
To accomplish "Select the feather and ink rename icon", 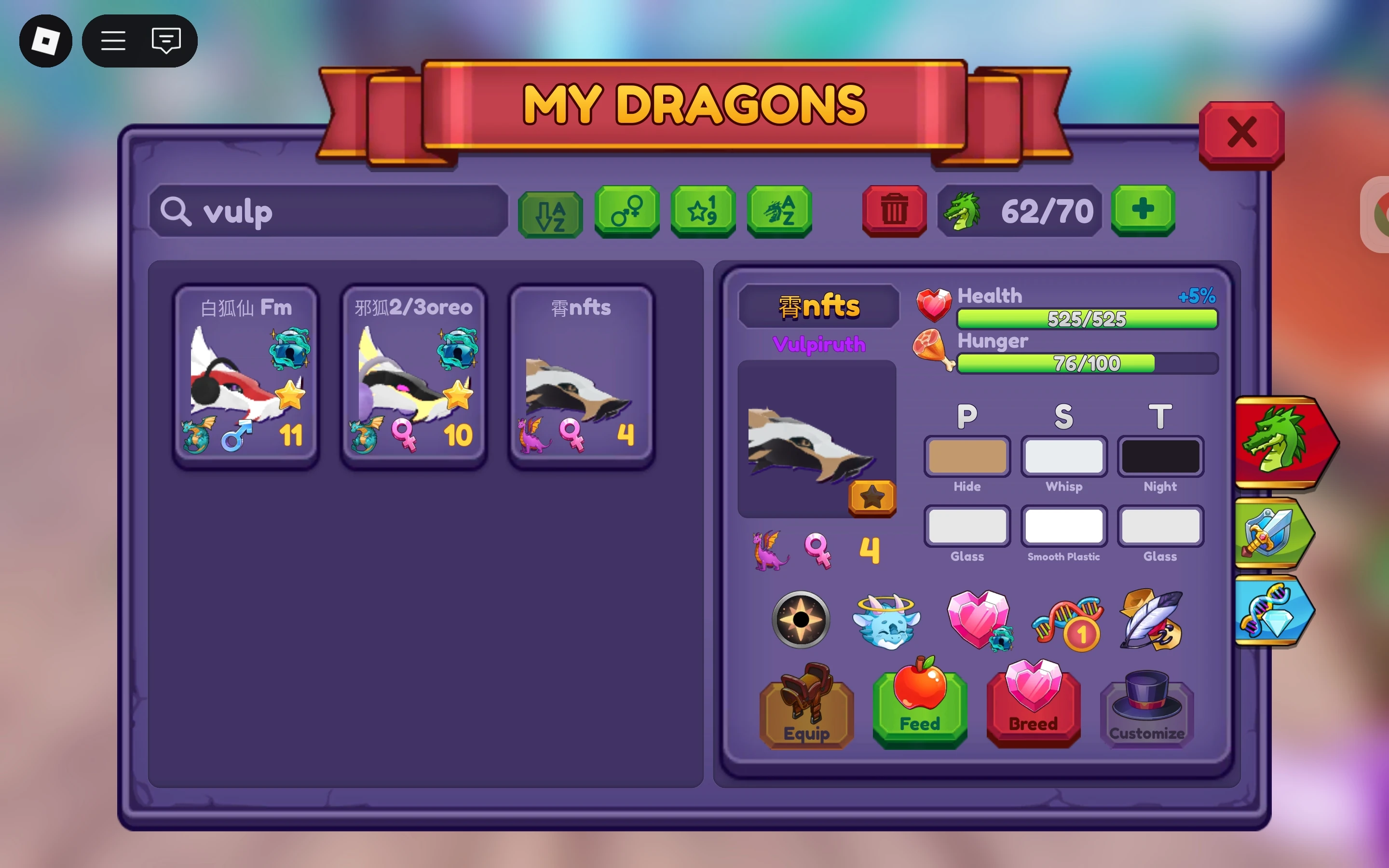I will pyautogui.click(x=1151, y=620).
